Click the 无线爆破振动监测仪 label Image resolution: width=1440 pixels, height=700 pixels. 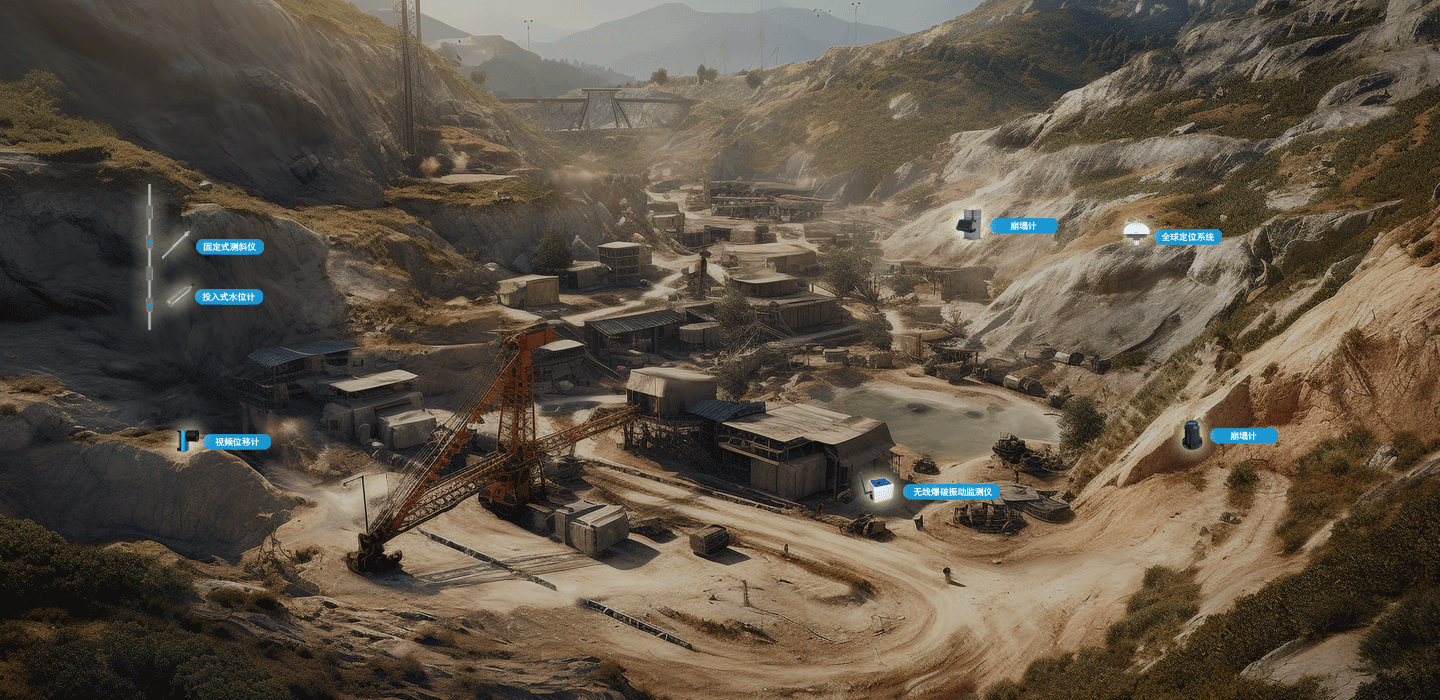tap(950, 492)
